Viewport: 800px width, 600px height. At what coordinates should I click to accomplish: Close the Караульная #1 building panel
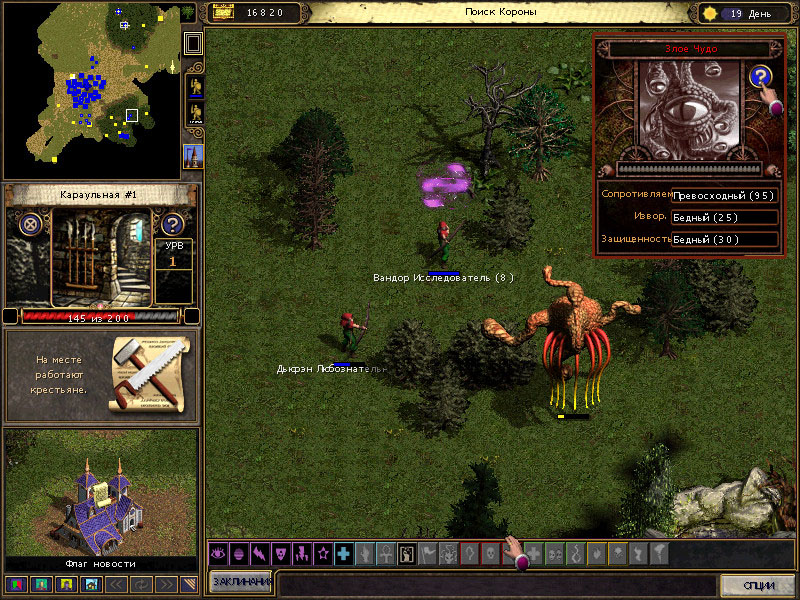[x=29, y=224]
